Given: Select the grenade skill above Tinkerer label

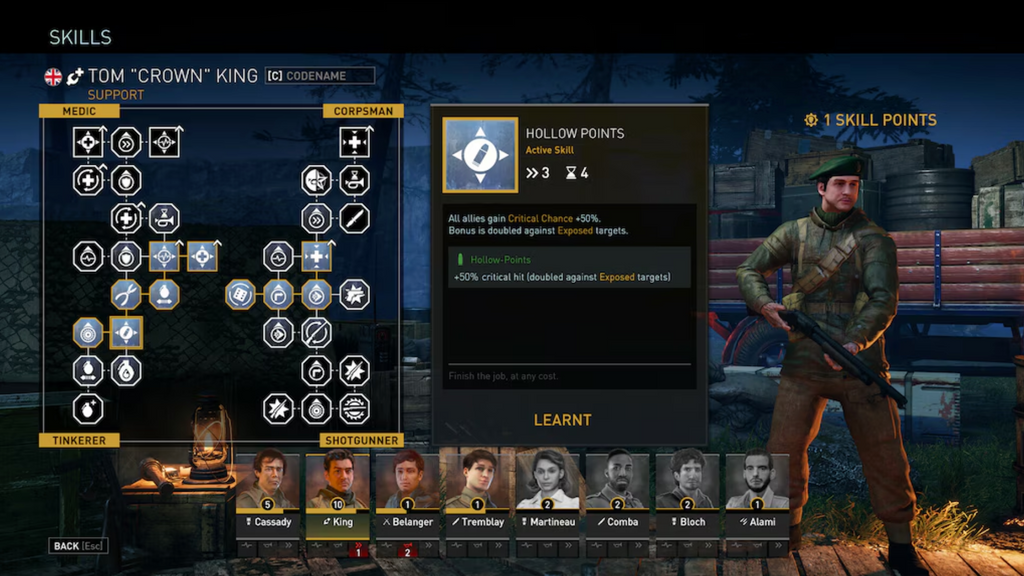Looking at the screenshot, I should click(88, 408).
